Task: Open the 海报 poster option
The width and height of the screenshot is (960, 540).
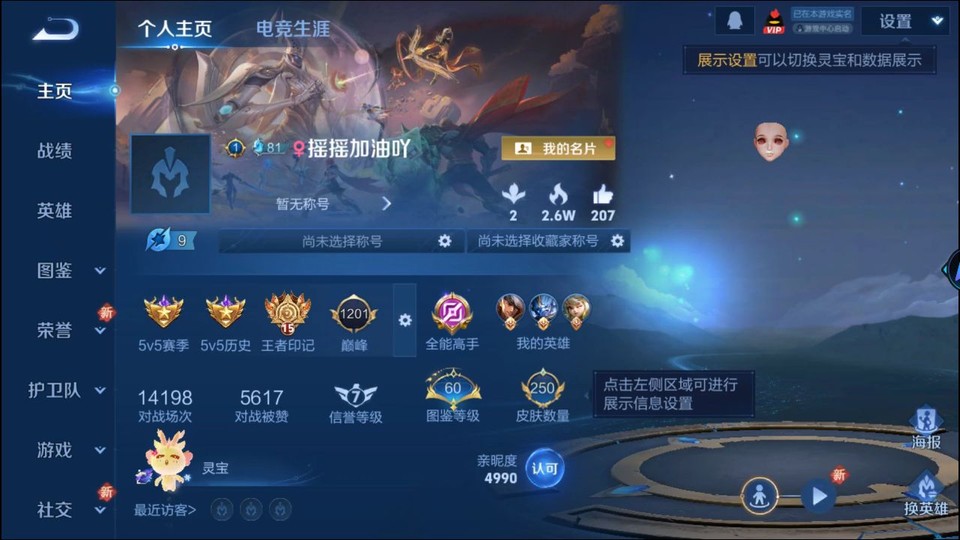Action: [926, 427]
